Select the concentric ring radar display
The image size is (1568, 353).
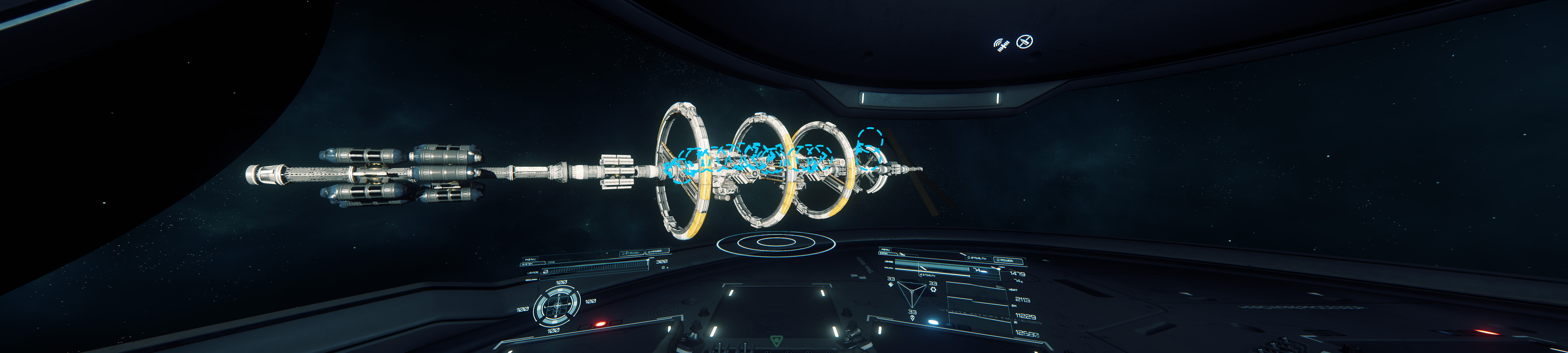click(x=775, y=243)
